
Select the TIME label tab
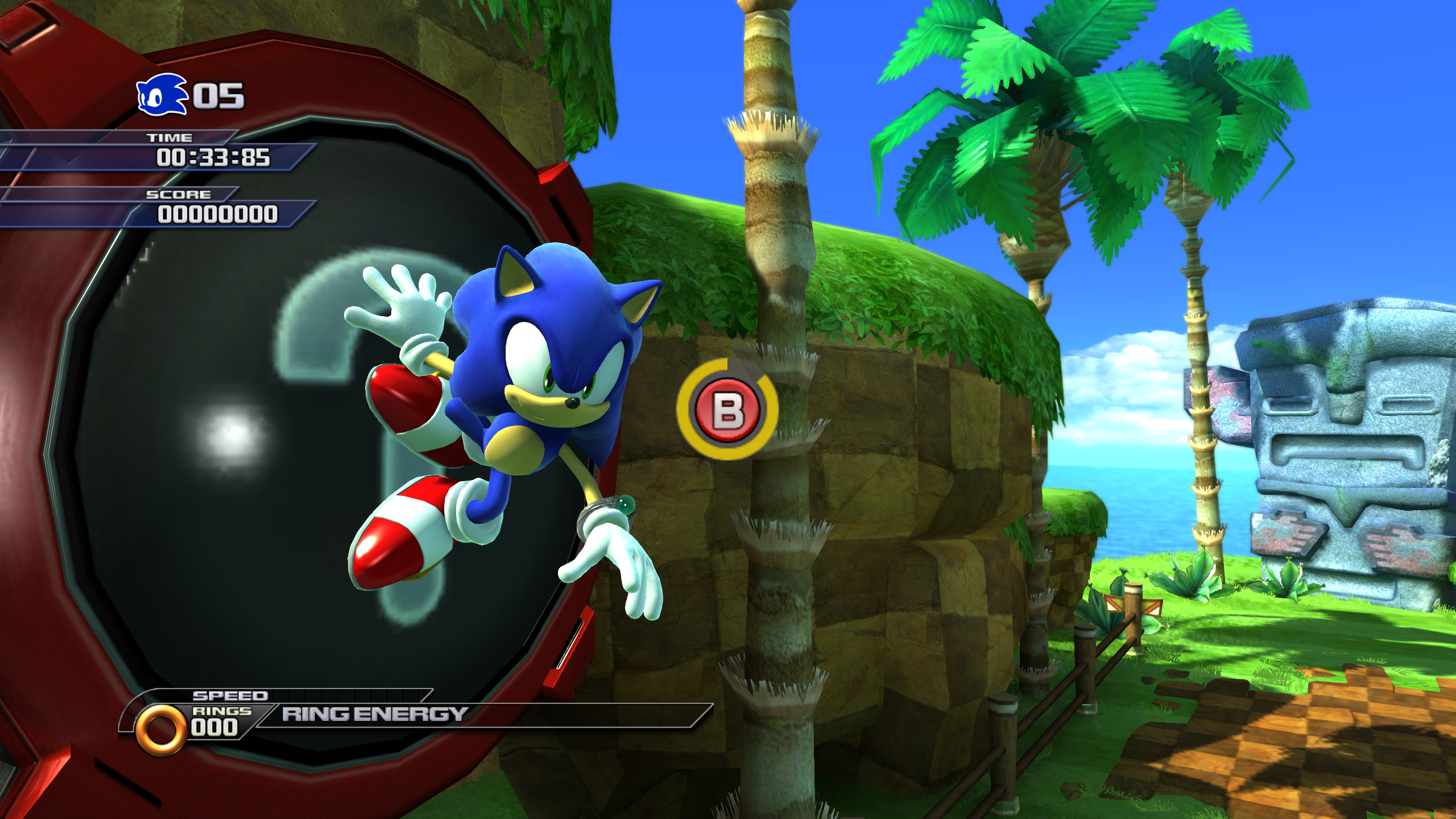click(171, 136)
